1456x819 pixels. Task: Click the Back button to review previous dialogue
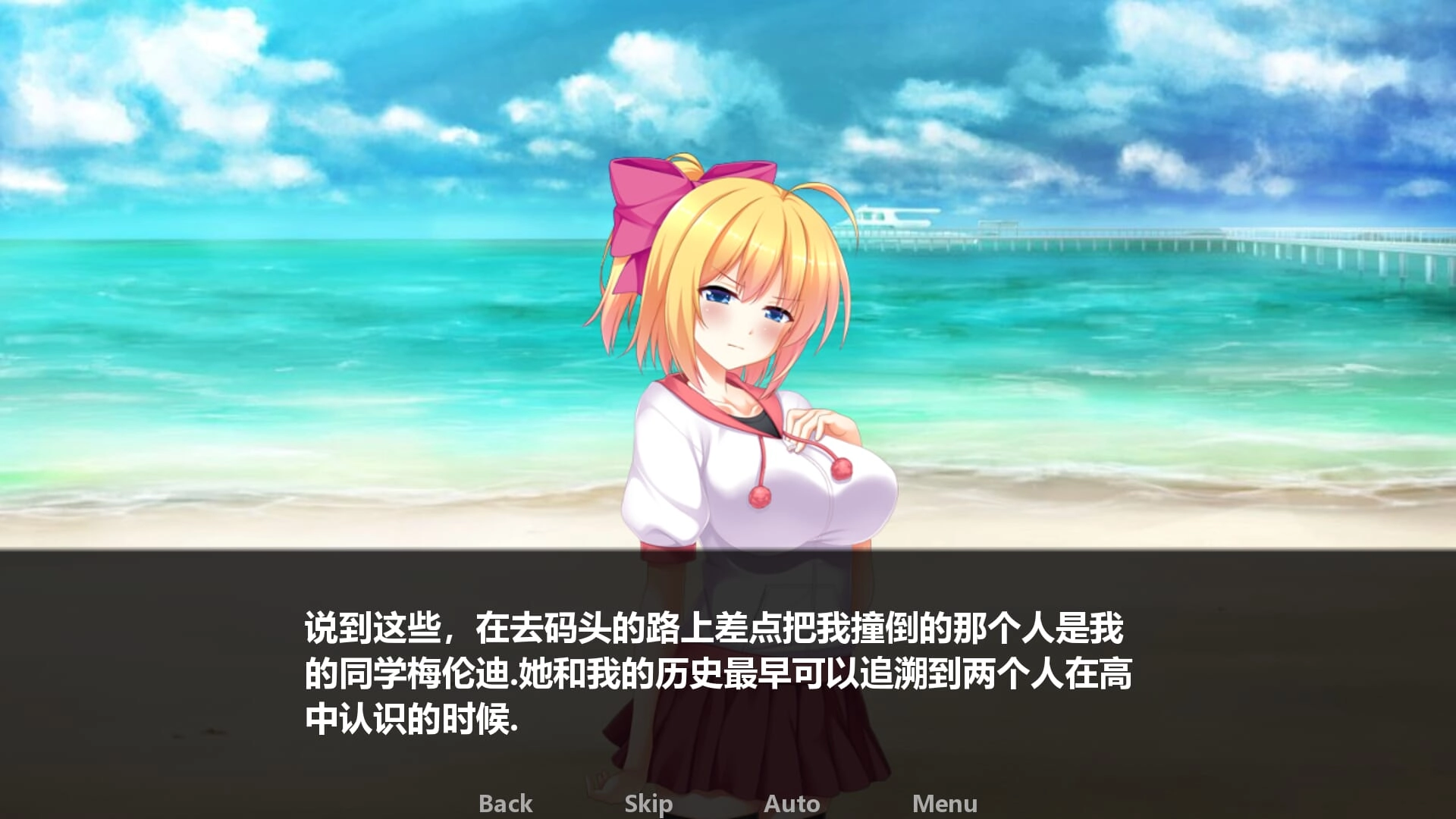[x=505, y=802]
